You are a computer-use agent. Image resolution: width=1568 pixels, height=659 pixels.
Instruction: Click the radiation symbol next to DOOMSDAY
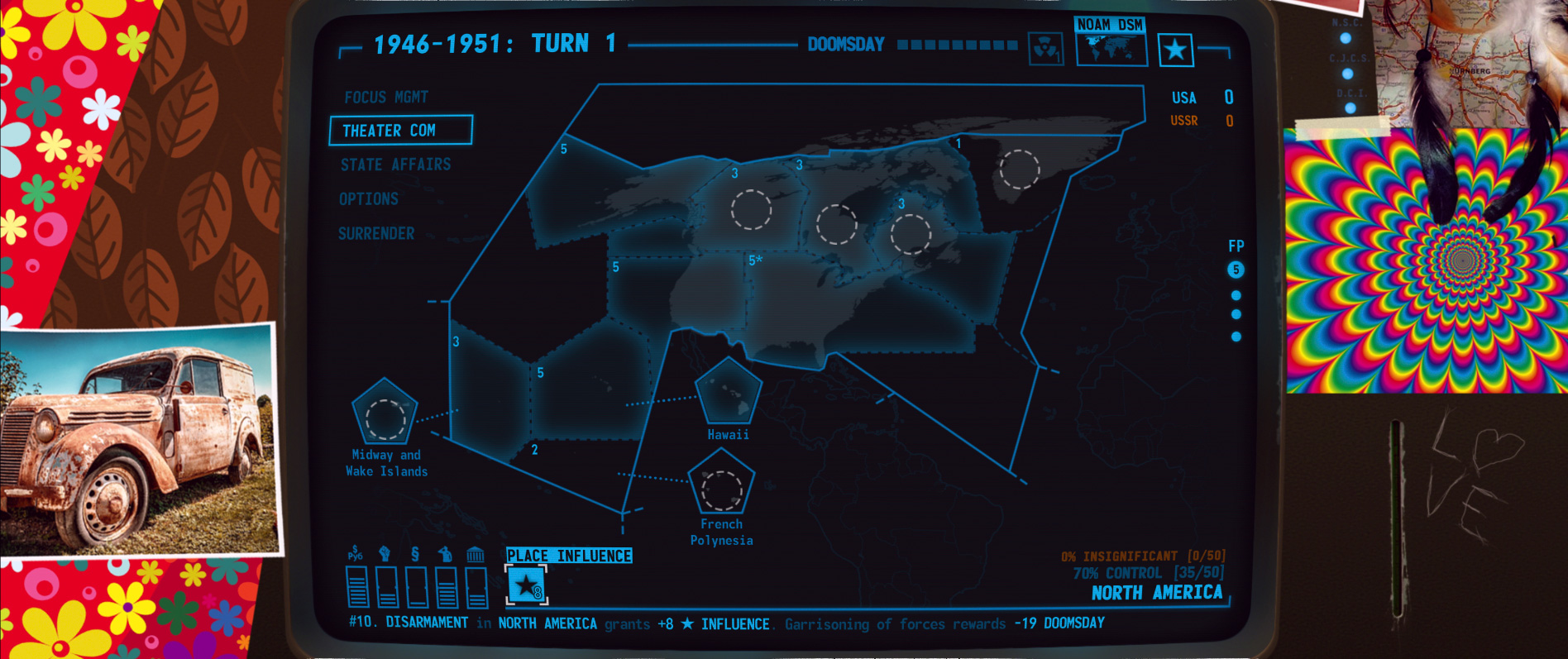point(1046,47)
